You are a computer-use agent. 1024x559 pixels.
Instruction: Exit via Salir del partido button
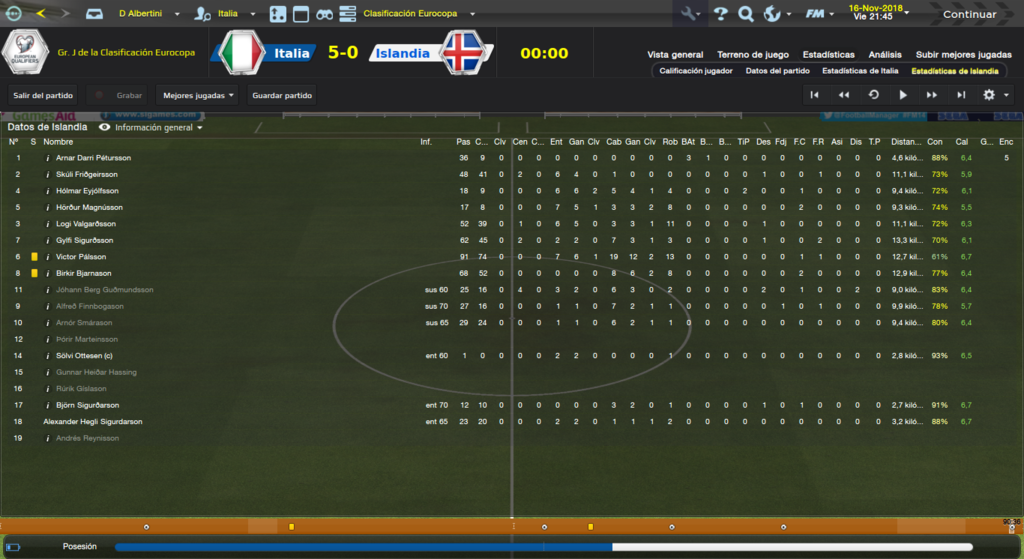(43, 95)
